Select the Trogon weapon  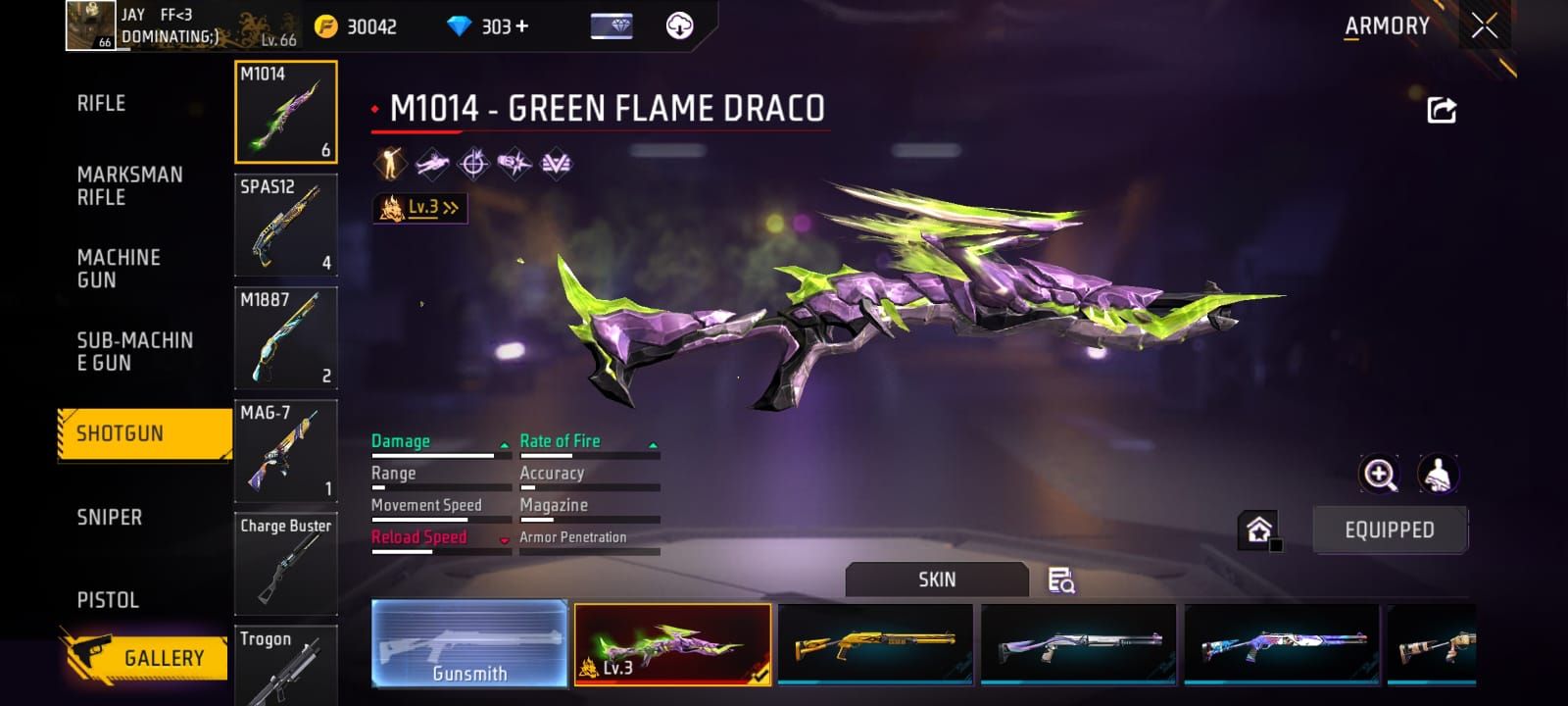coord(285,667)
